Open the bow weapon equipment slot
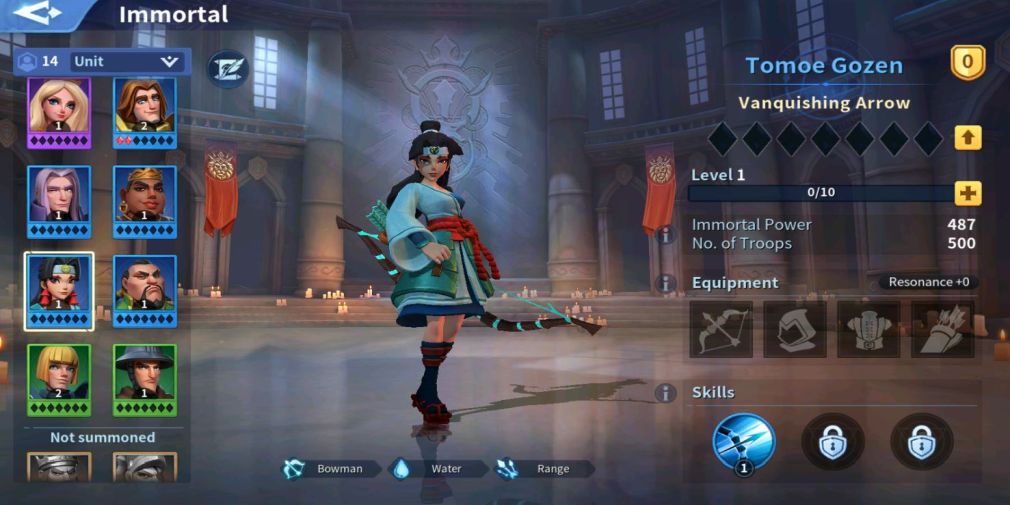This screenshot has height=505, width=1010. [721, 329]
